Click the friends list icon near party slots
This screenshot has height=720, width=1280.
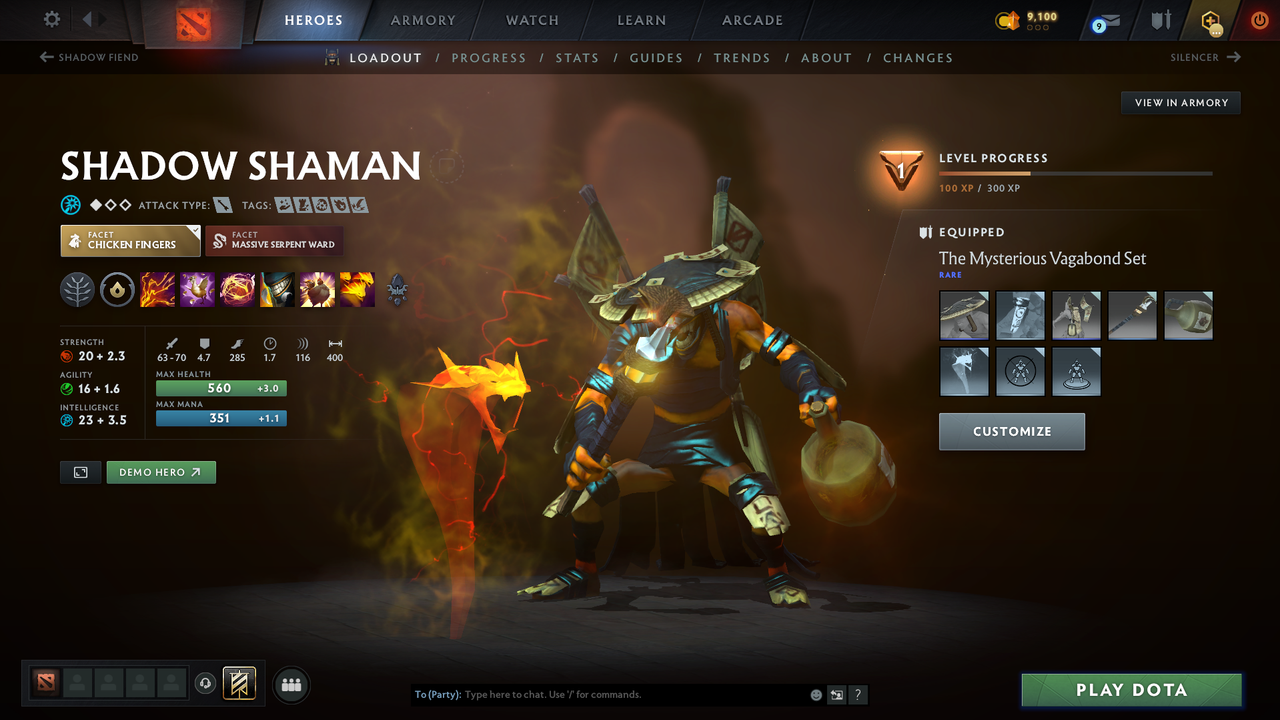290,684
